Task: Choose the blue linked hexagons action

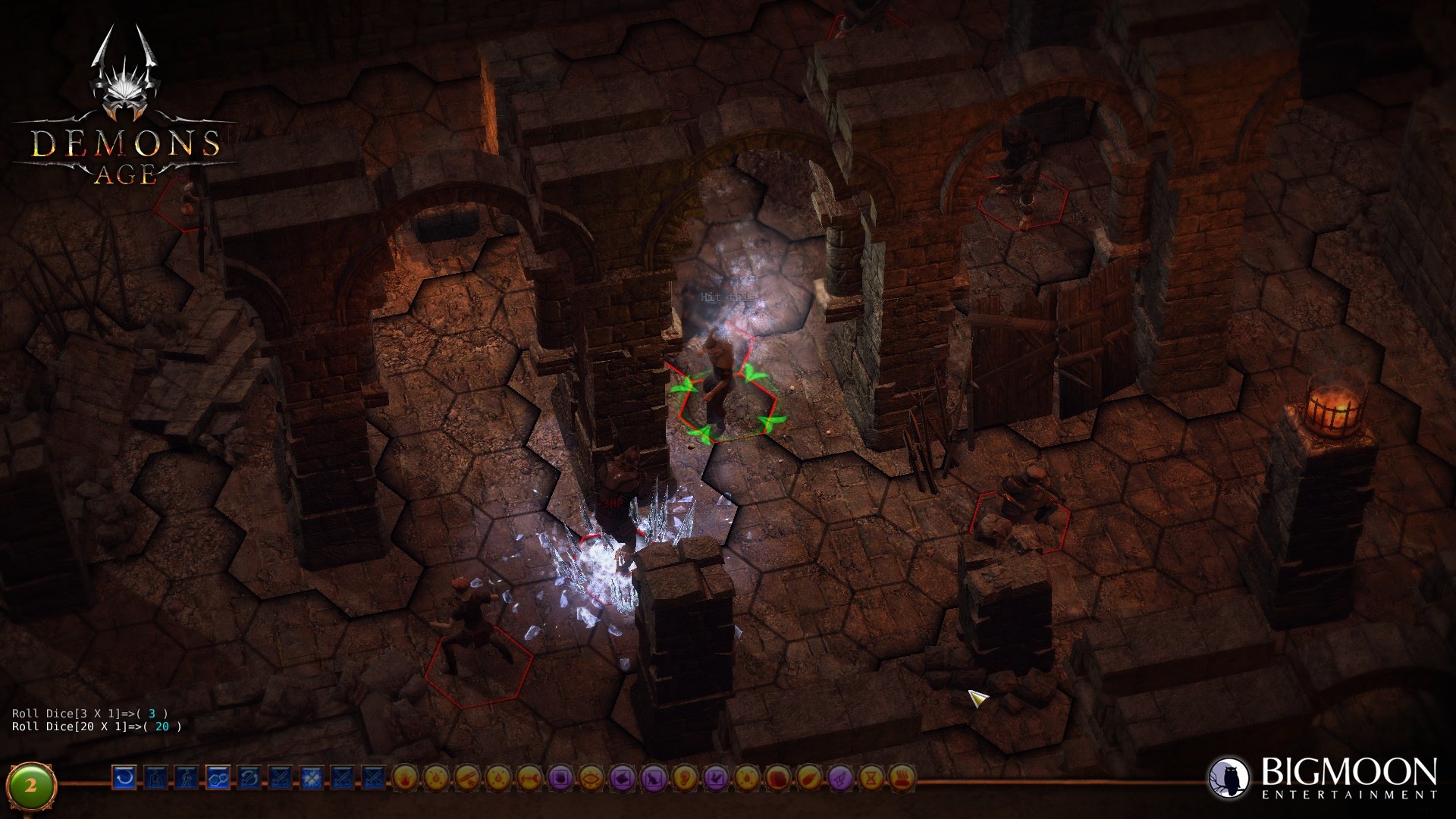Action: (218, 777)
